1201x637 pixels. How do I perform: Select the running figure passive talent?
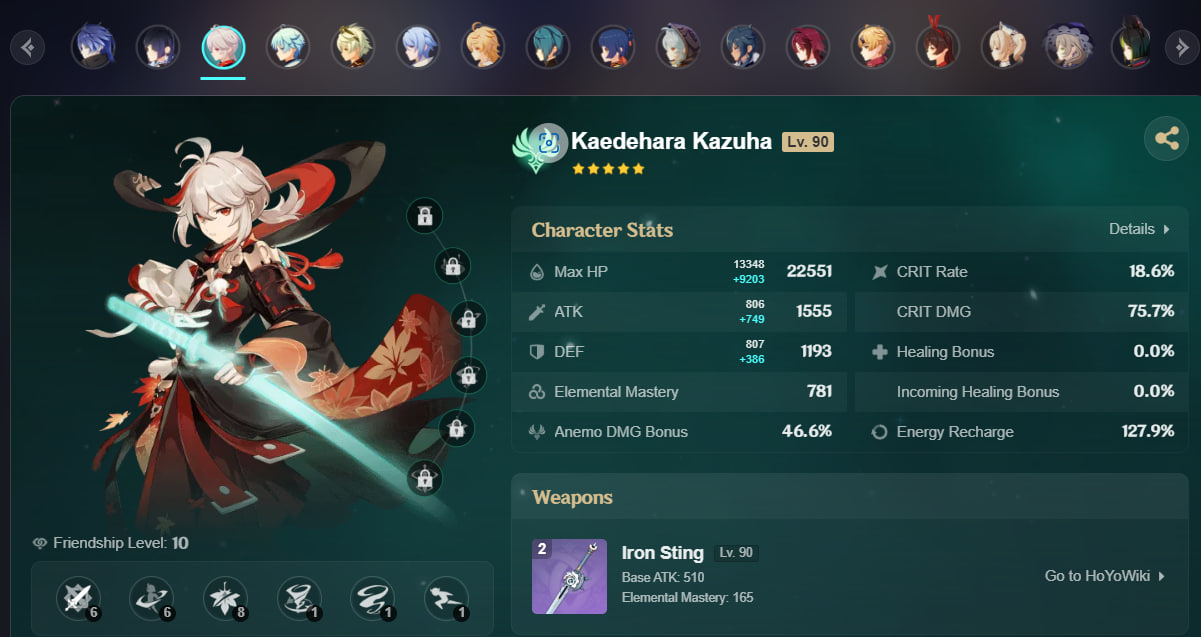(x=445, y=599)
